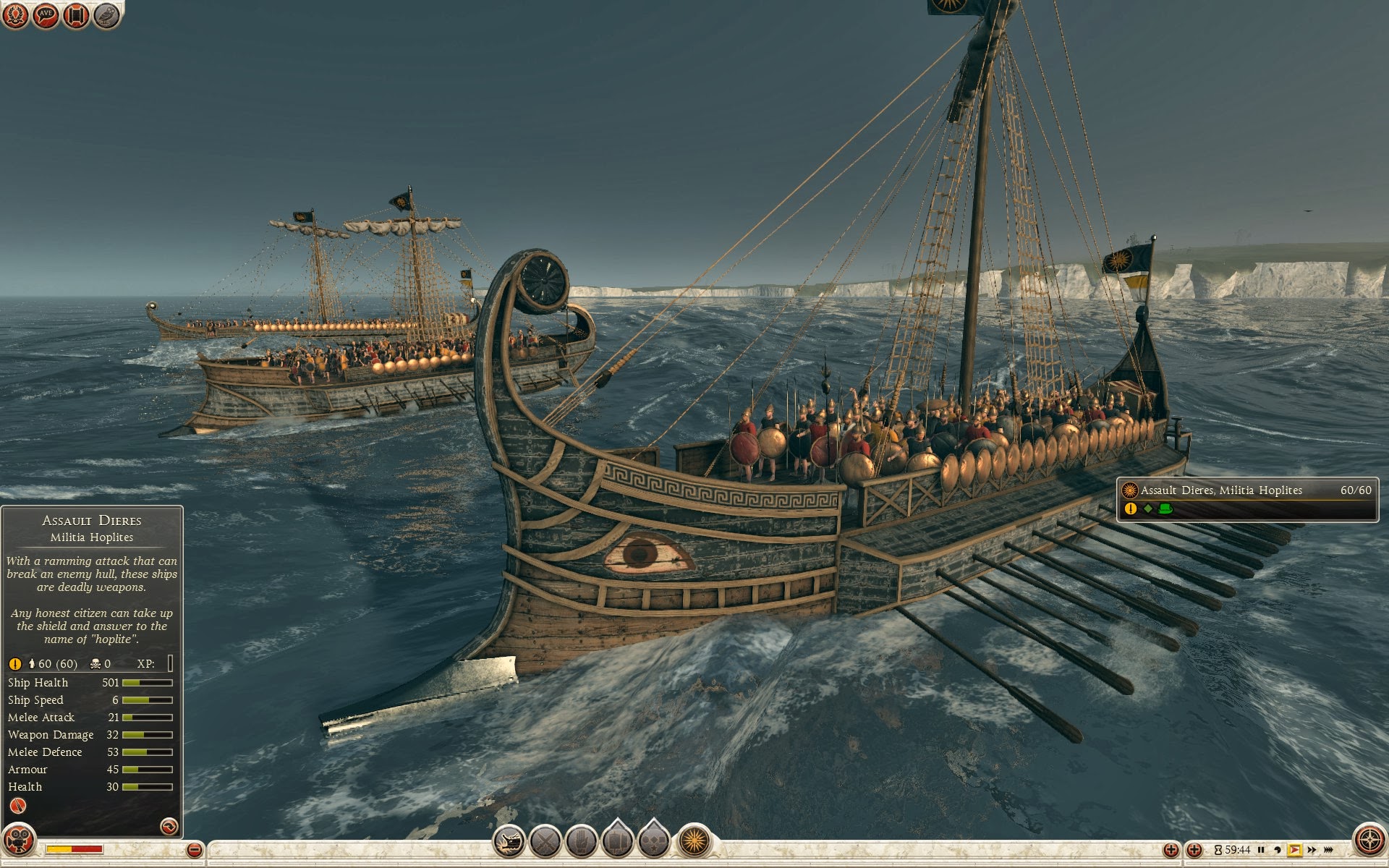Toggle the crossed swords melee mode
The height and width of the screenshot is (868, 1389).
point(545,842)
